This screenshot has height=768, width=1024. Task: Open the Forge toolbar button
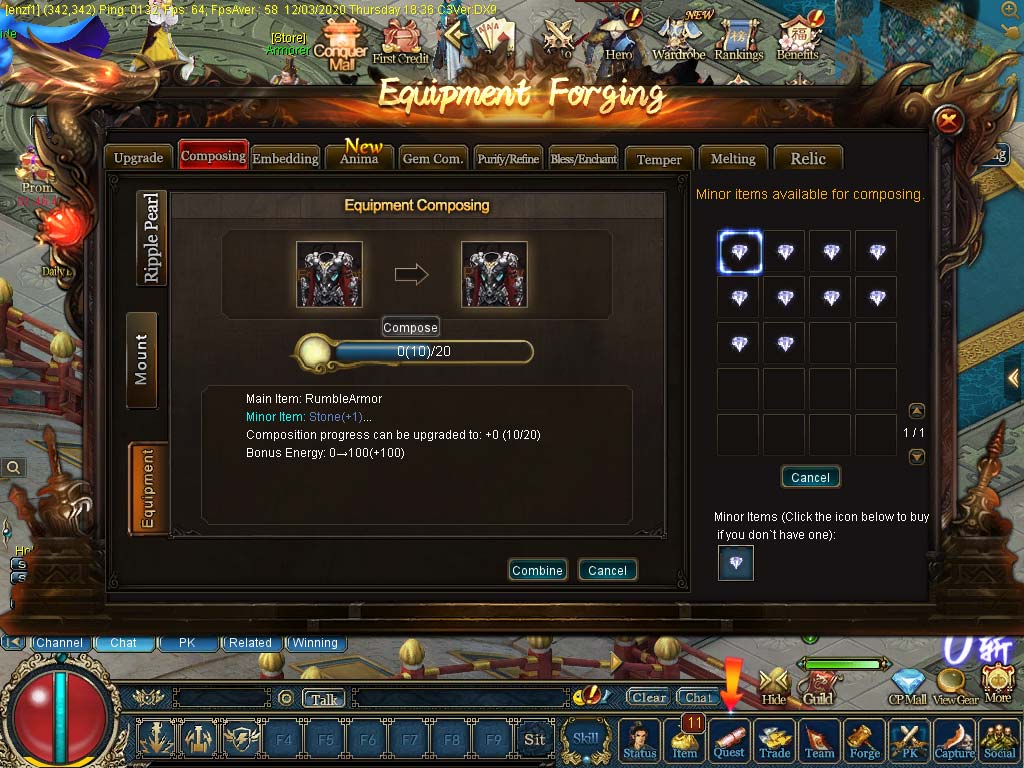(x=865, y=742)
